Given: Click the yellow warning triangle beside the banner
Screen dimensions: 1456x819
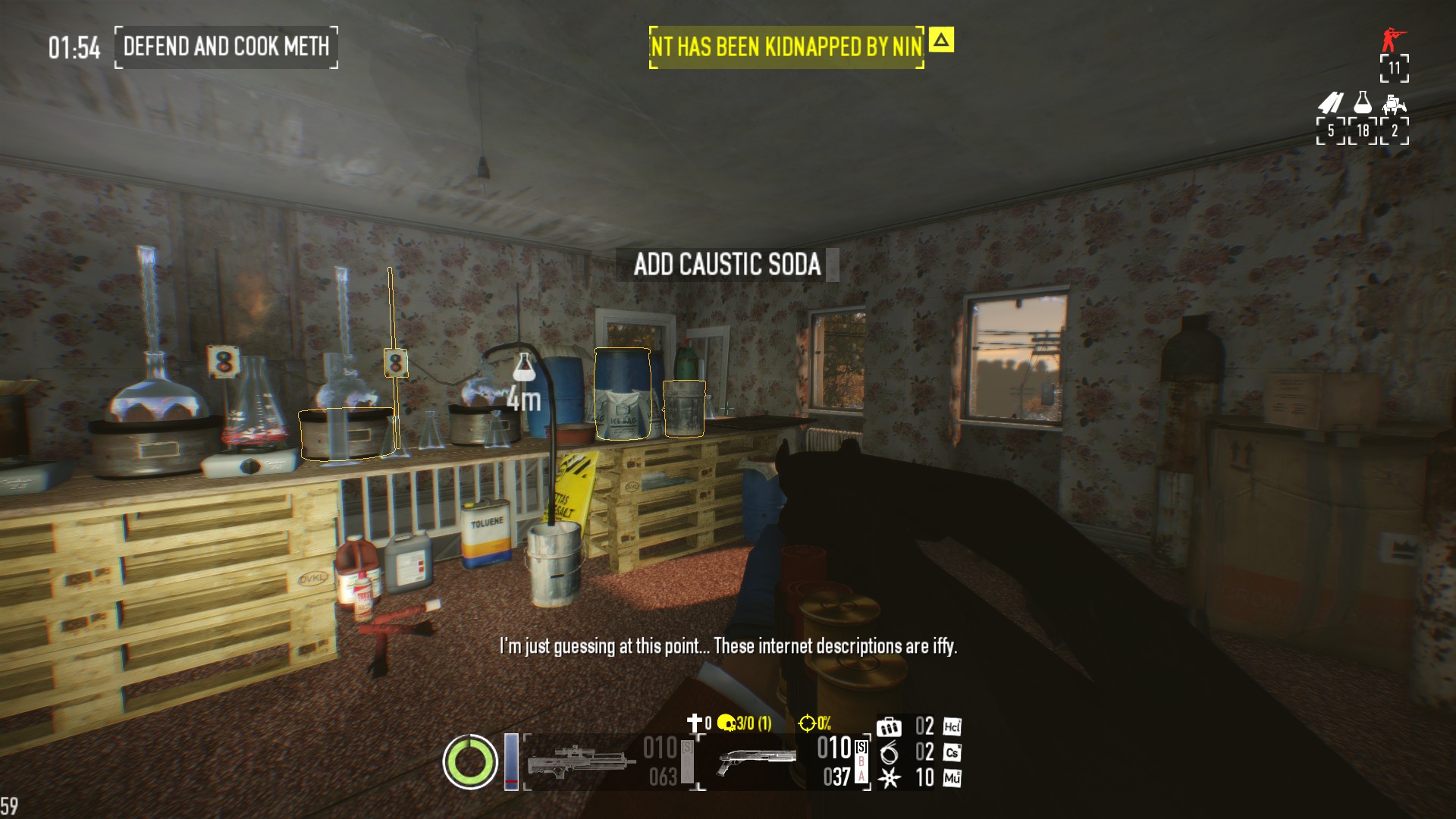Looking at the screenshot, I should click(x=940, y=44).
